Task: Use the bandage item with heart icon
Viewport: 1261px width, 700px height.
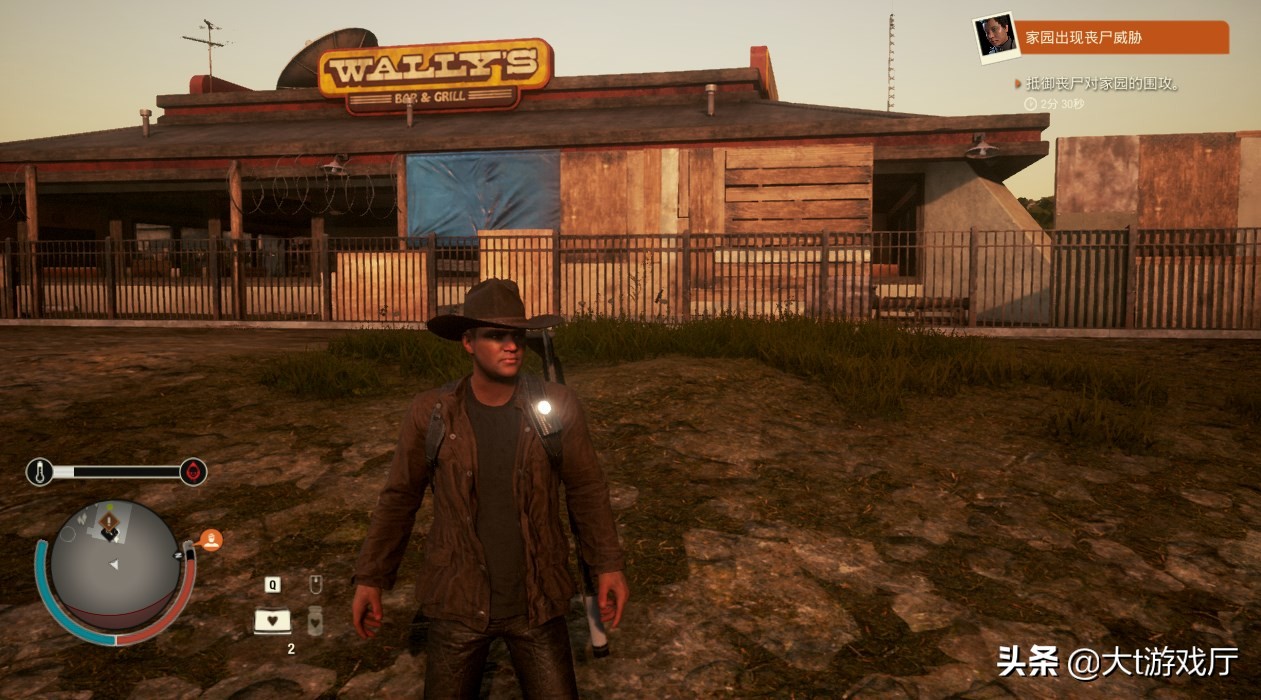Action: point(272,621)
